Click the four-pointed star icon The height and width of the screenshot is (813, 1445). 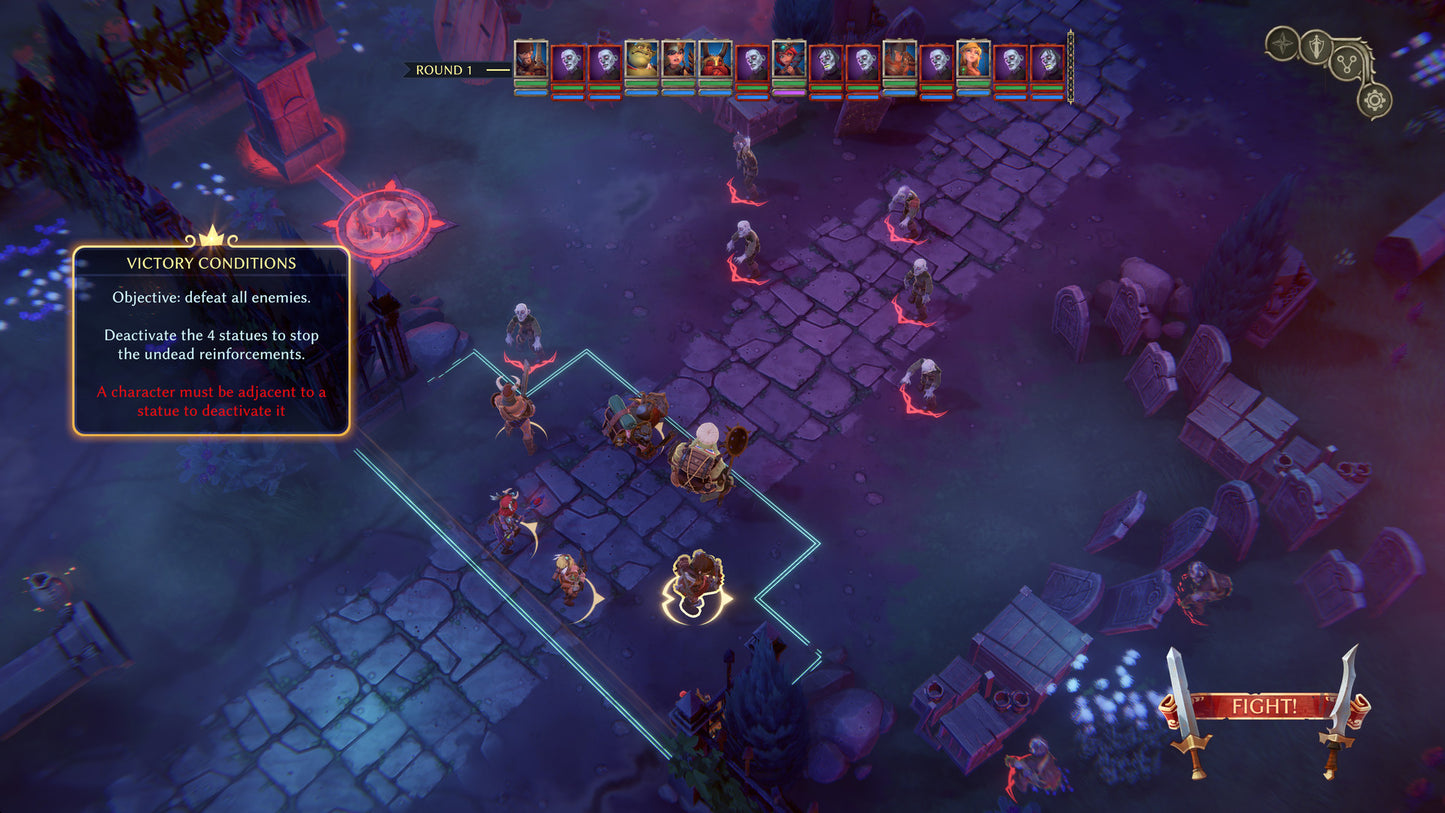point(1281,43)
